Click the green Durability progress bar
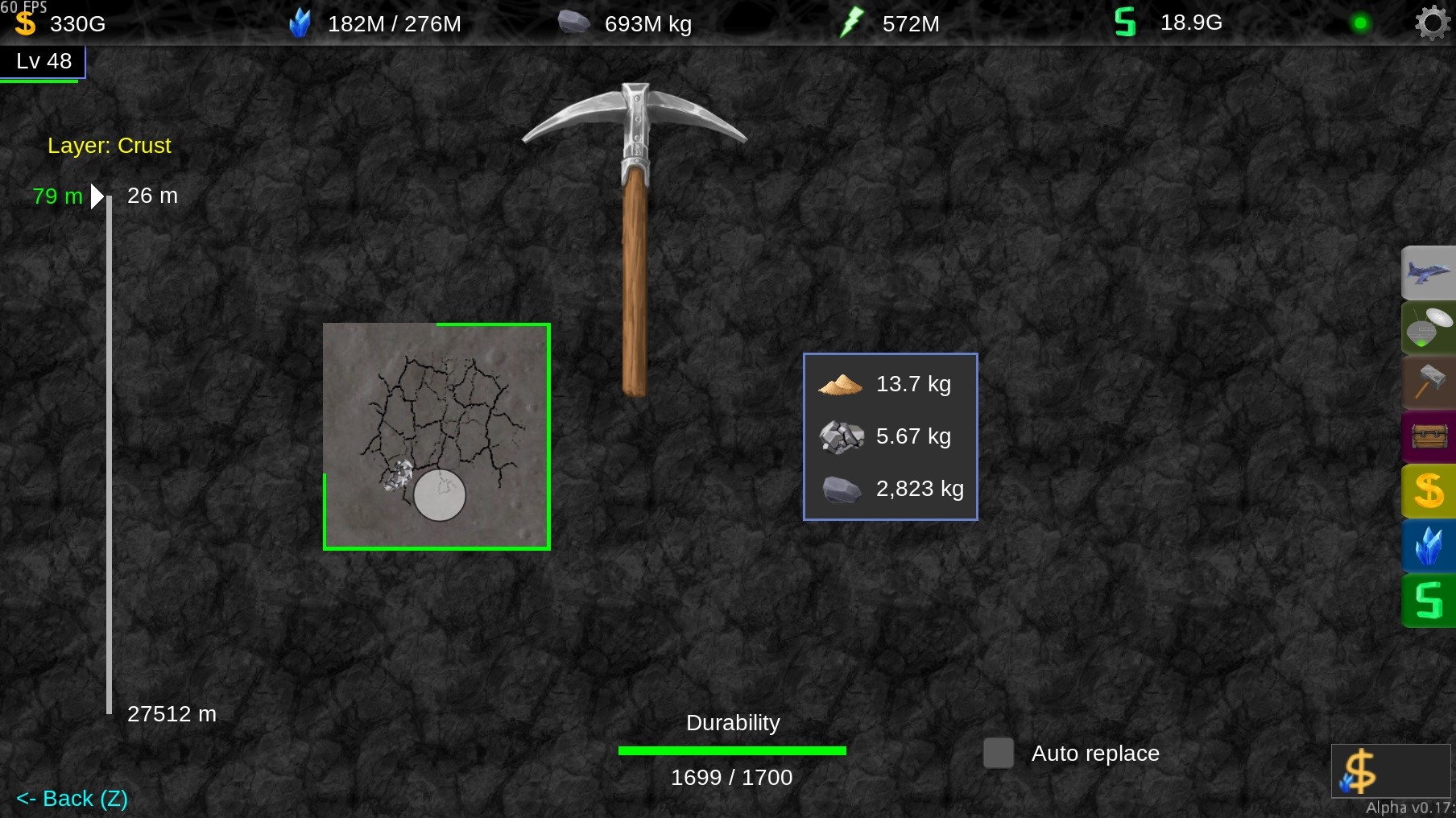This screenshot has height=818, width=1456. (x=731, y=750)
